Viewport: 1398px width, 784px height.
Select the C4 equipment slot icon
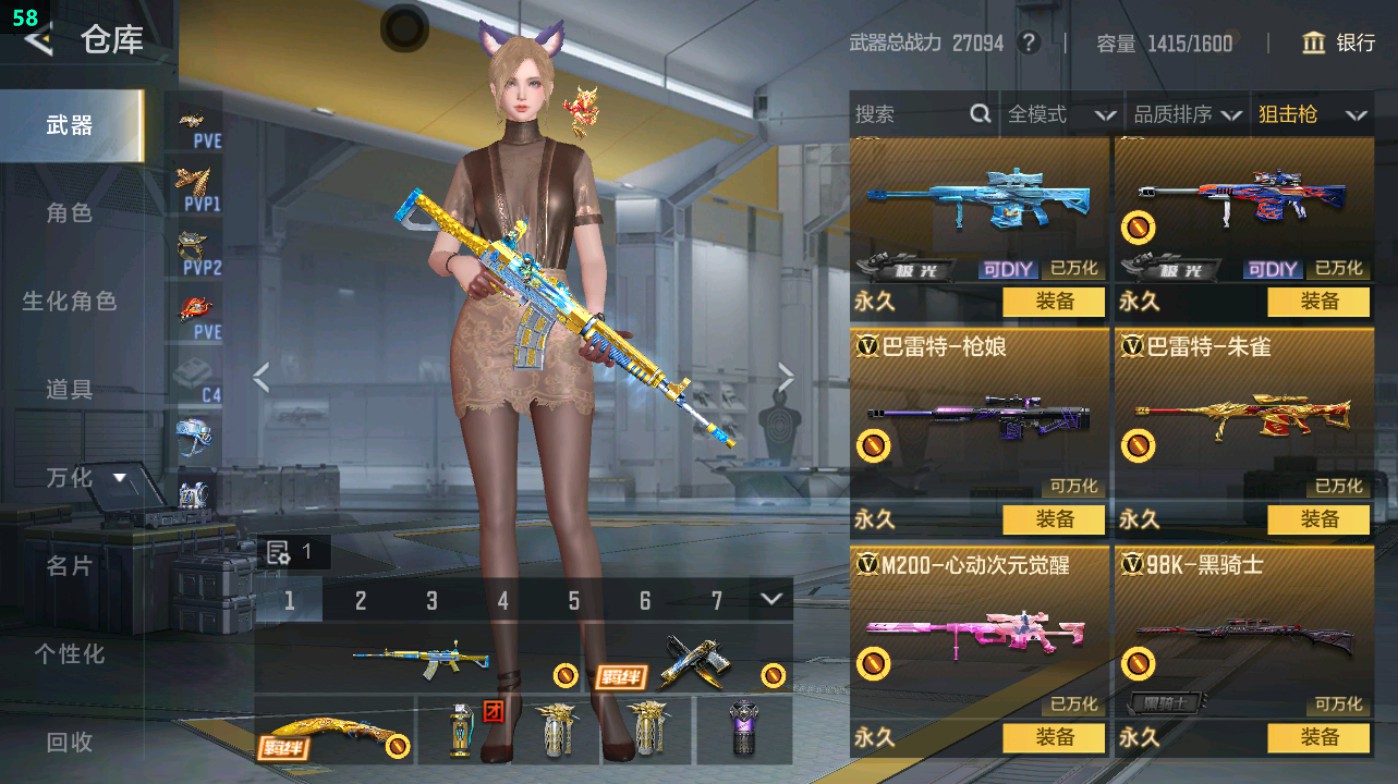pos(192,372)
